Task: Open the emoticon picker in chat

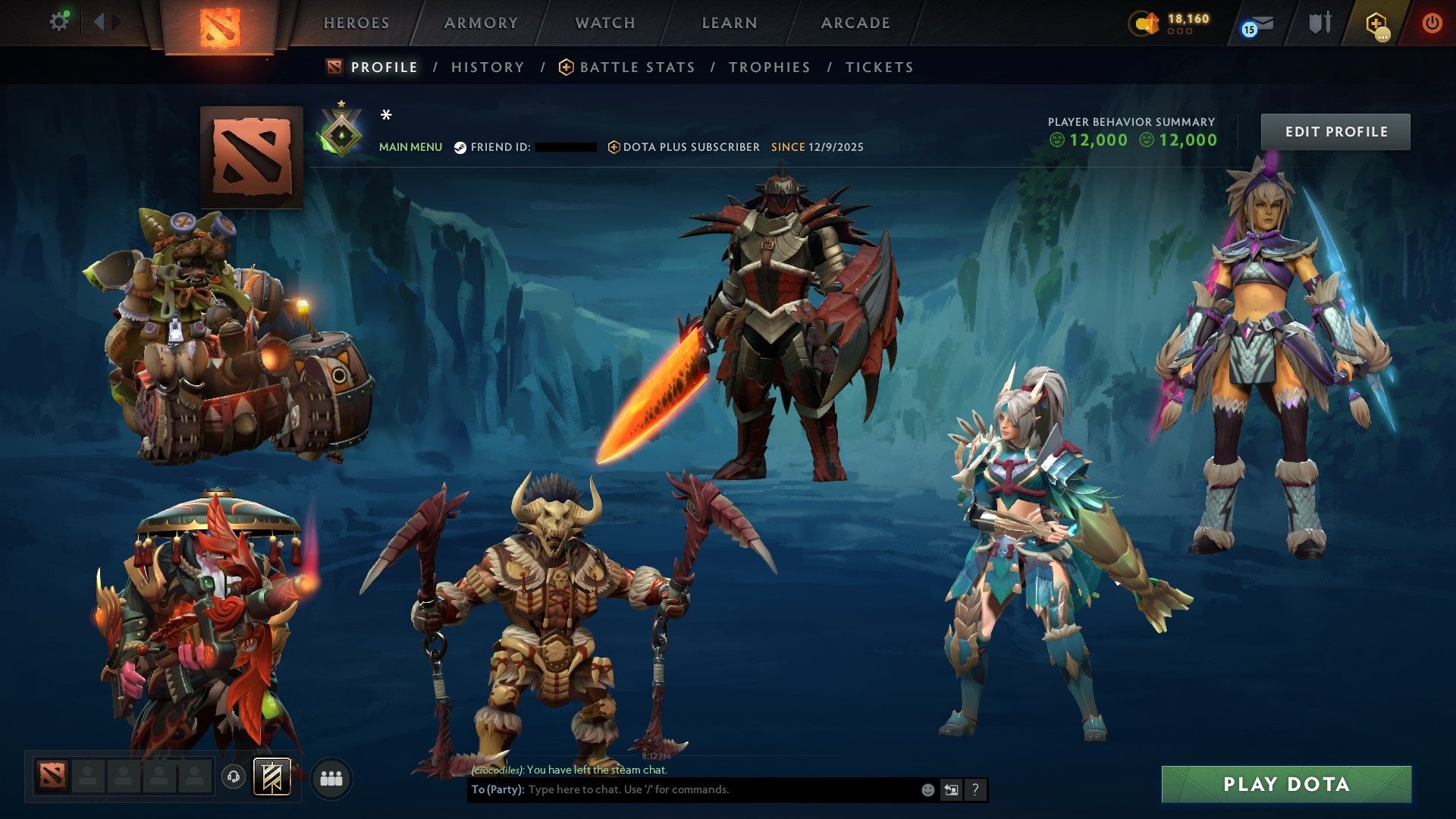Action: (927, 789)
